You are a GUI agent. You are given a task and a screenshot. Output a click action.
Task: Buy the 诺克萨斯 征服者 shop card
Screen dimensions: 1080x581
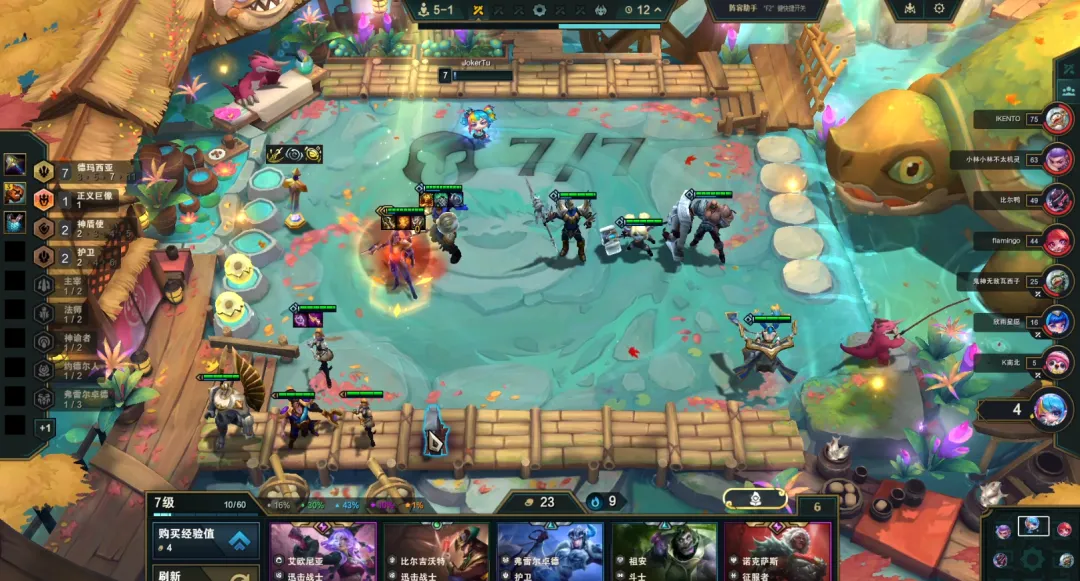[778, 551]
